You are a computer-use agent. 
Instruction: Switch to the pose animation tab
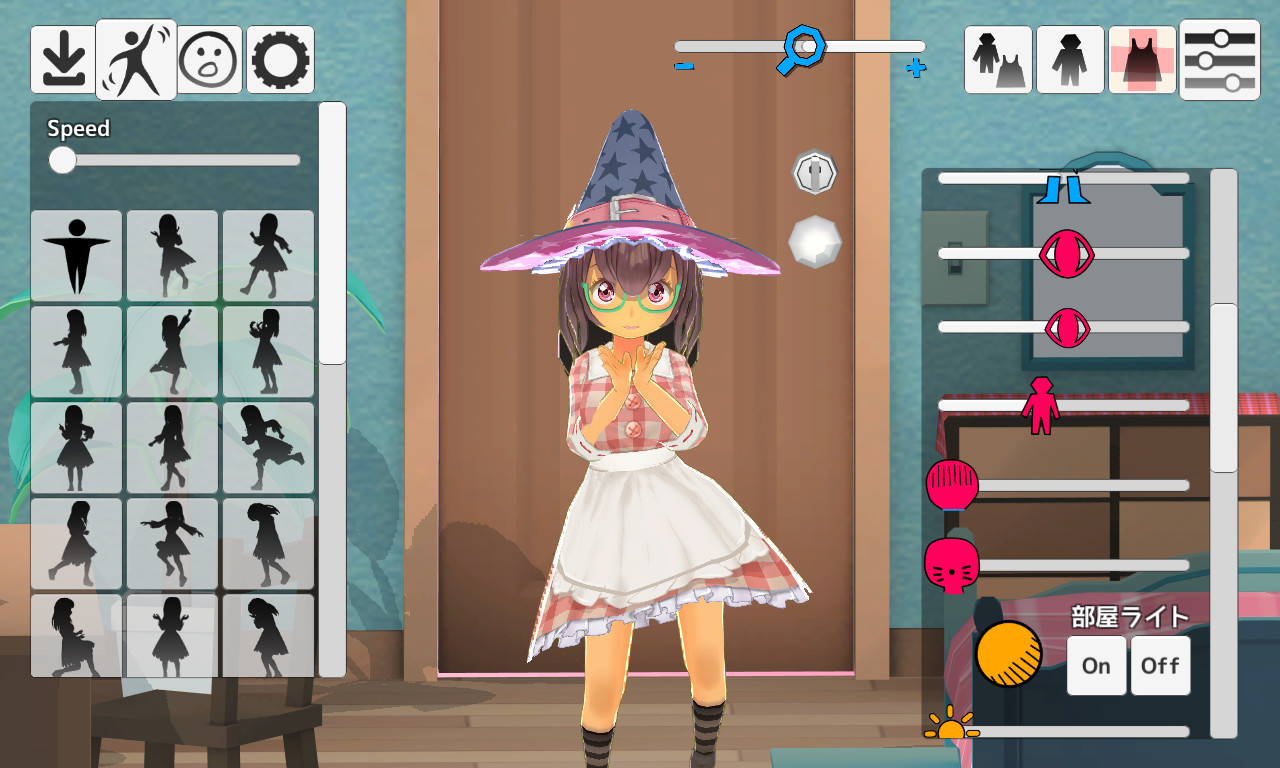tap(135, 58)
